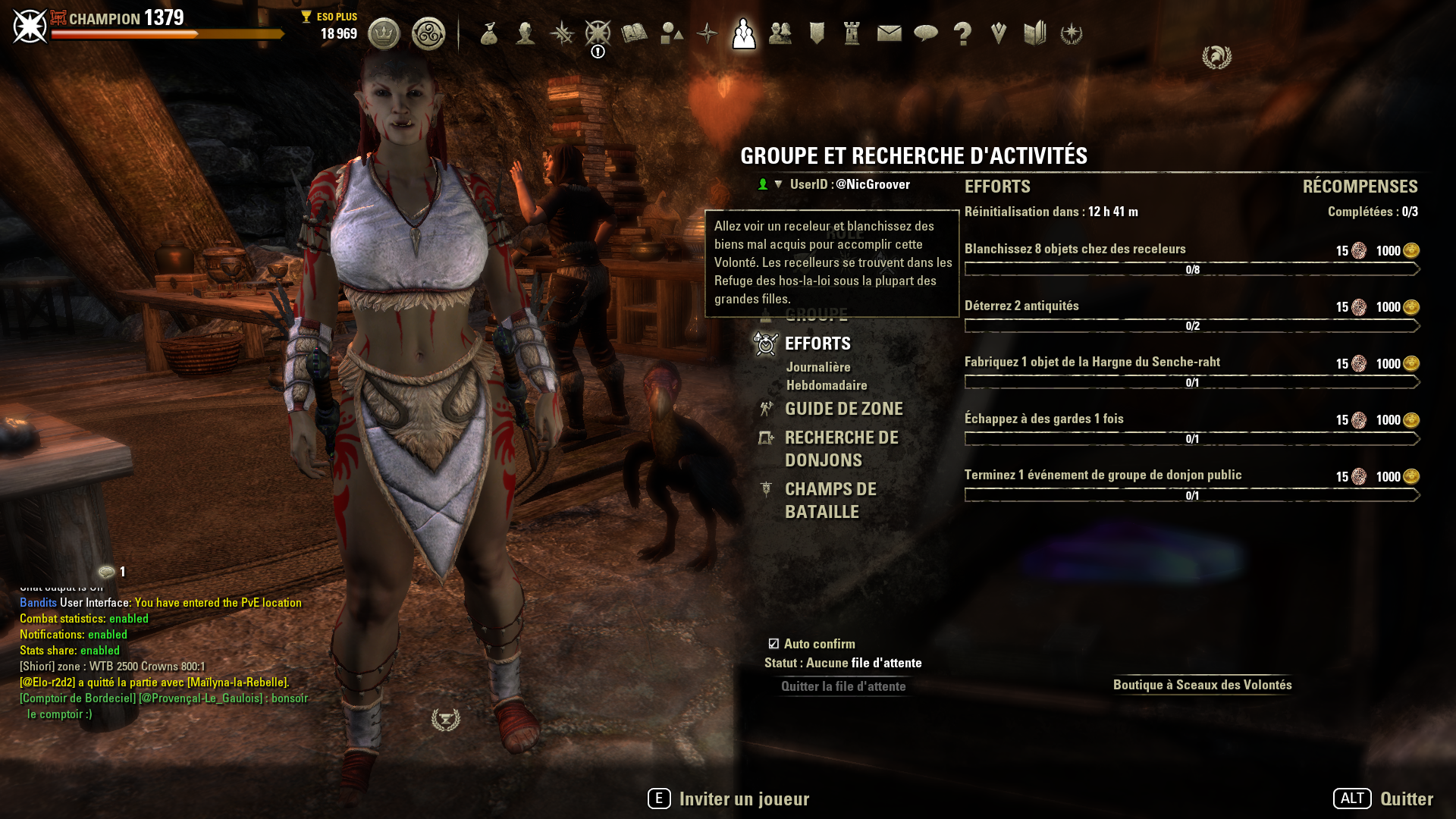Open the Crown Store crown icon
Viewport: 1456px width, 819px height.
point(384,33)
